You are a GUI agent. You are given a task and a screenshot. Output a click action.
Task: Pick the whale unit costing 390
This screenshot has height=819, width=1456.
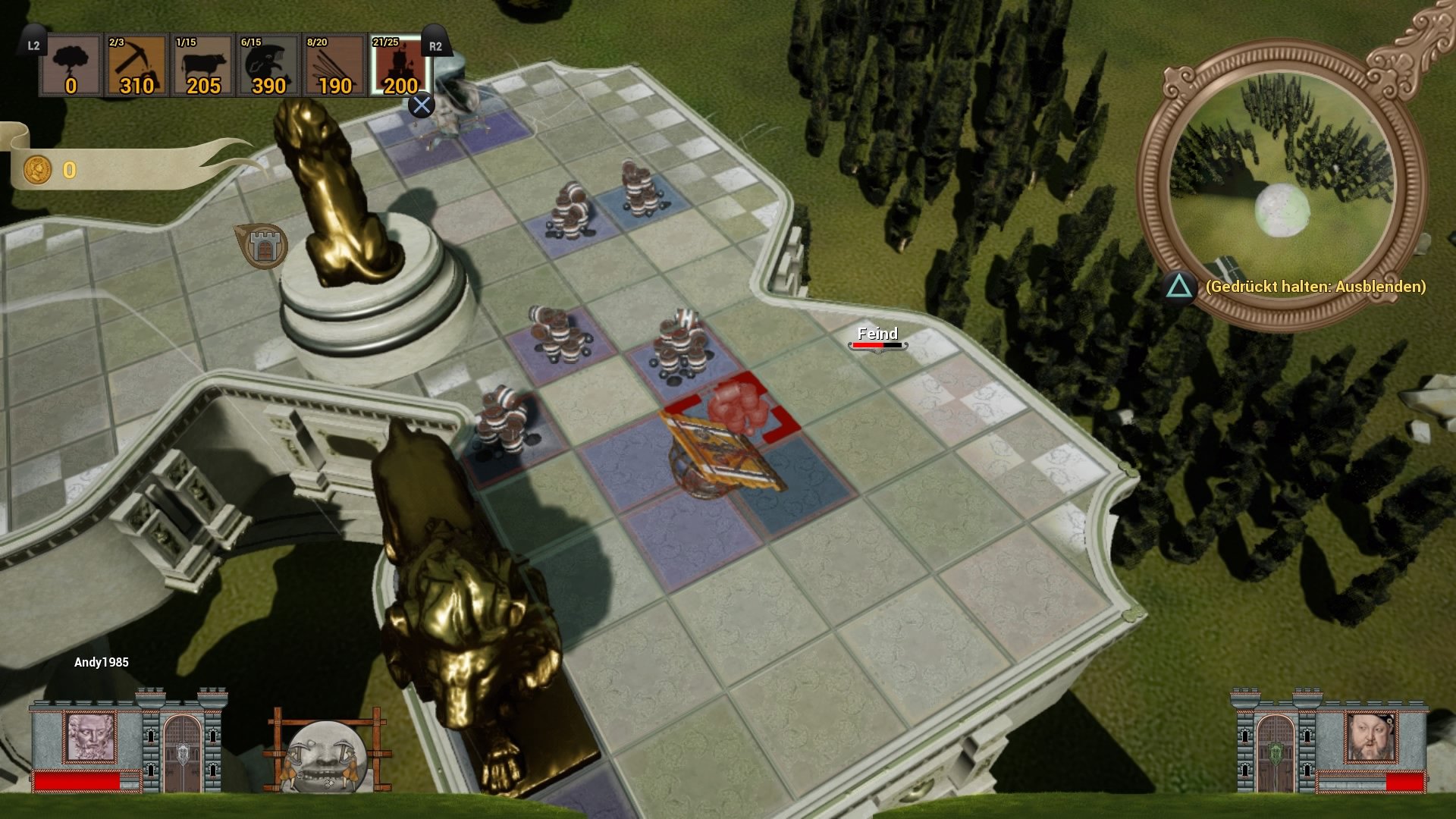tap(268, 67)
